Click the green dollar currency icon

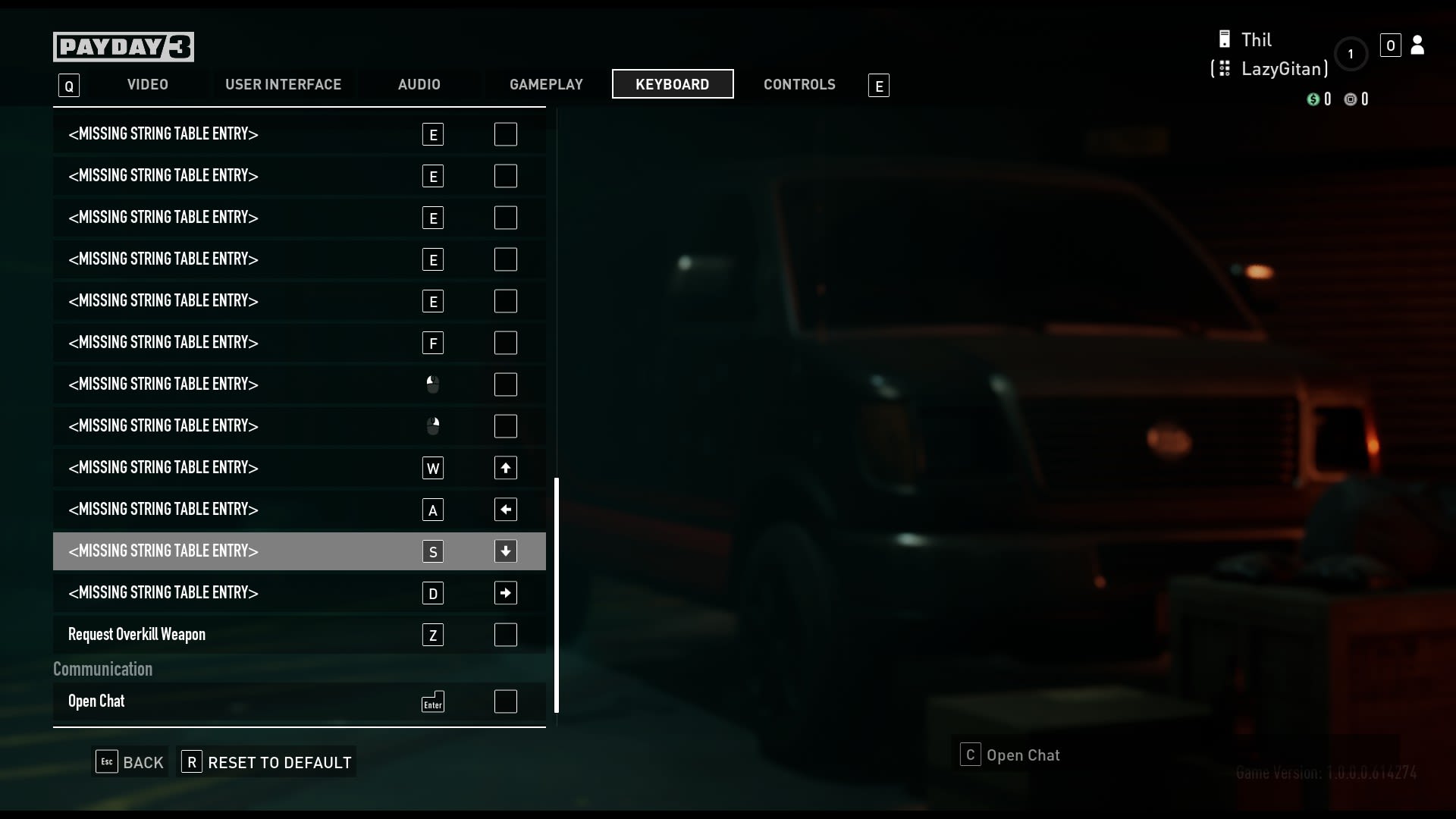(1314, 99)
